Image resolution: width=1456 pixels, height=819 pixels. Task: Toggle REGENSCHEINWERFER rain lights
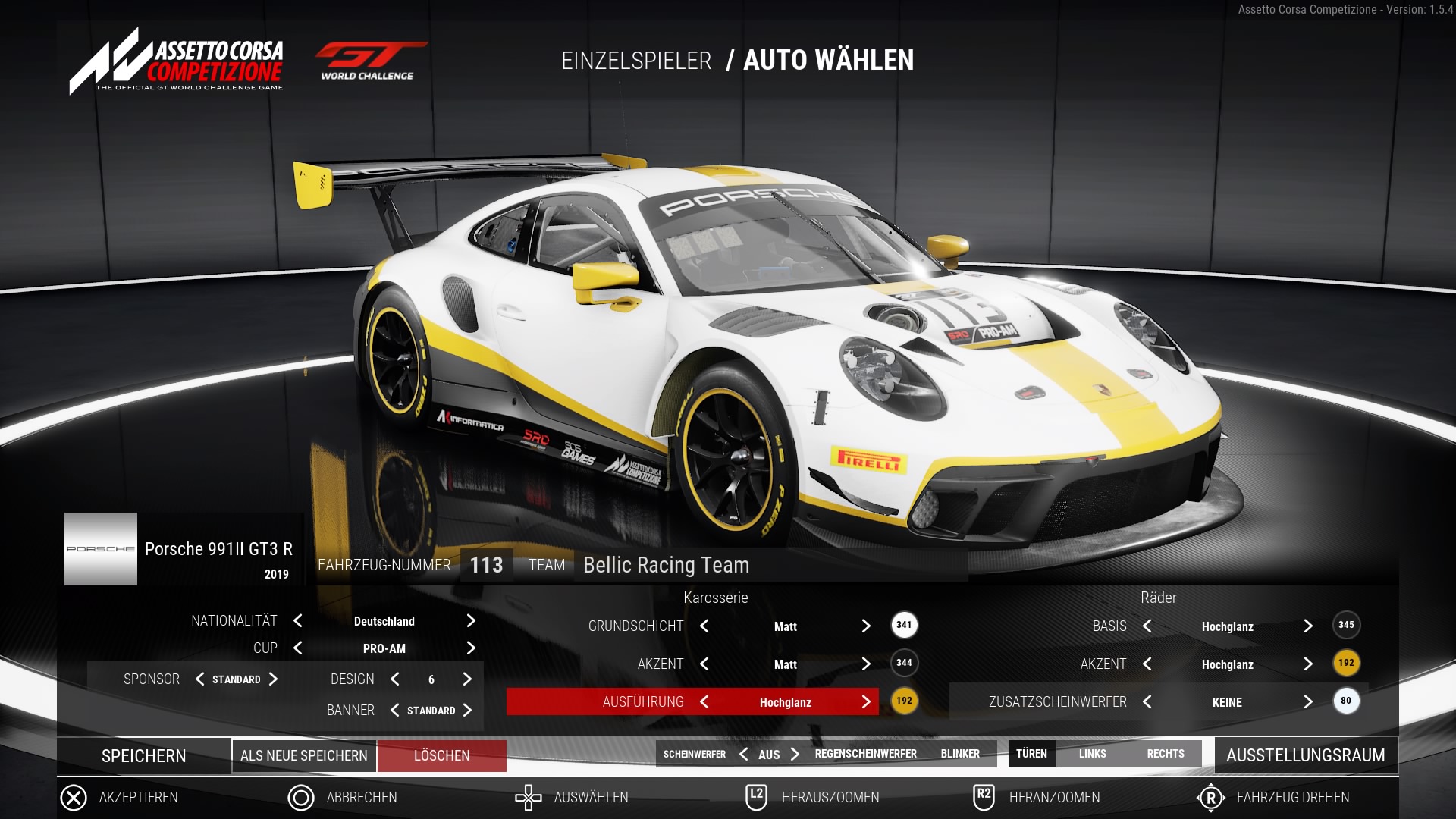click(865, 754)
